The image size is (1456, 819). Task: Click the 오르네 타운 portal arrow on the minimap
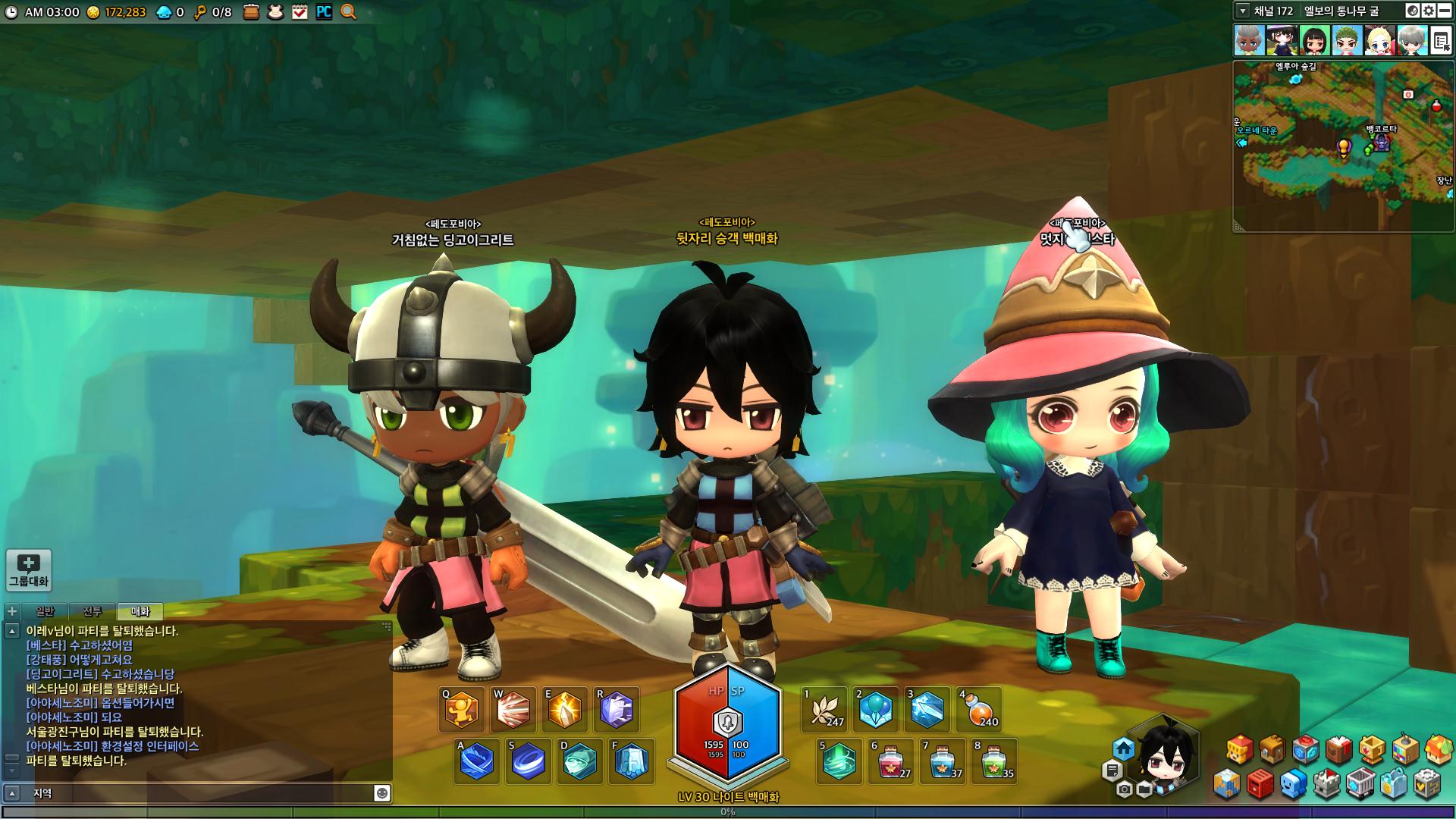tap(1242, 143)
